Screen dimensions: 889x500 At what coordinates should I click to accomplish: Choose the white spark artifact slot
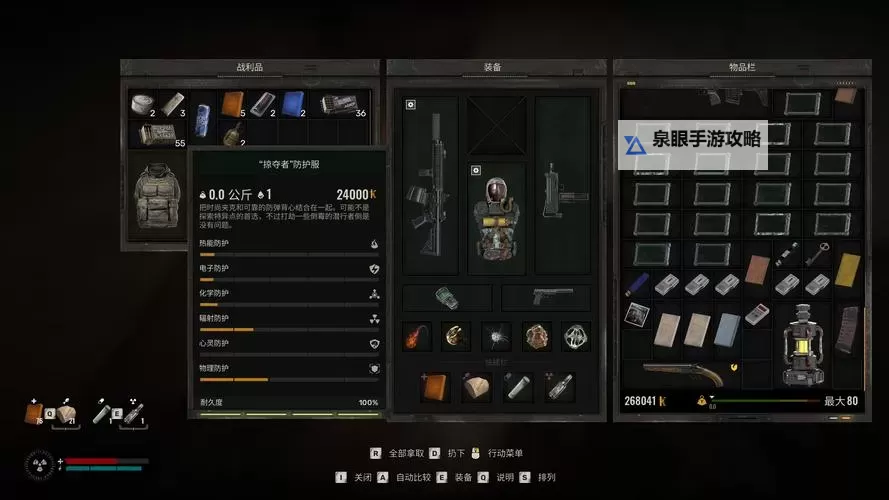pos(495,337)
